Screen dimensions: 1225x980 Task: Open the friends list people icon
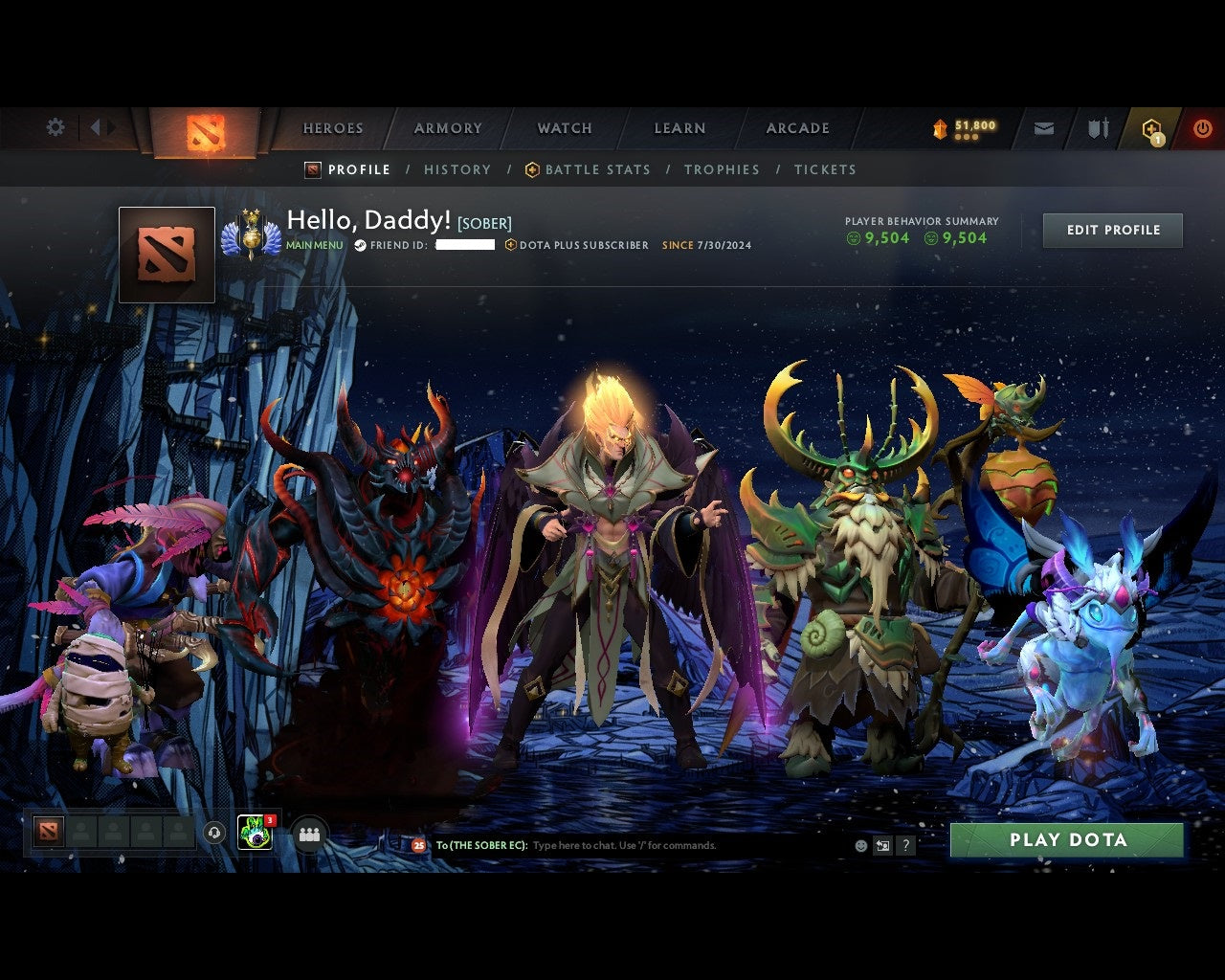tap(308, 833)
